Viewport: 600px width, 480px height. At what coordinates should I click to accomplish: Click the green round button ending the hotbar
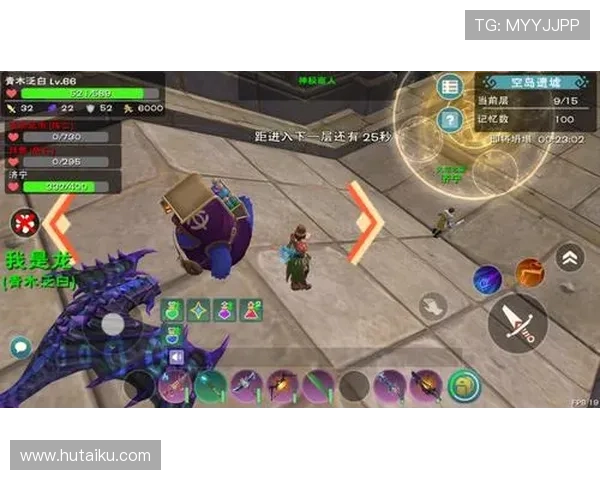464,385
